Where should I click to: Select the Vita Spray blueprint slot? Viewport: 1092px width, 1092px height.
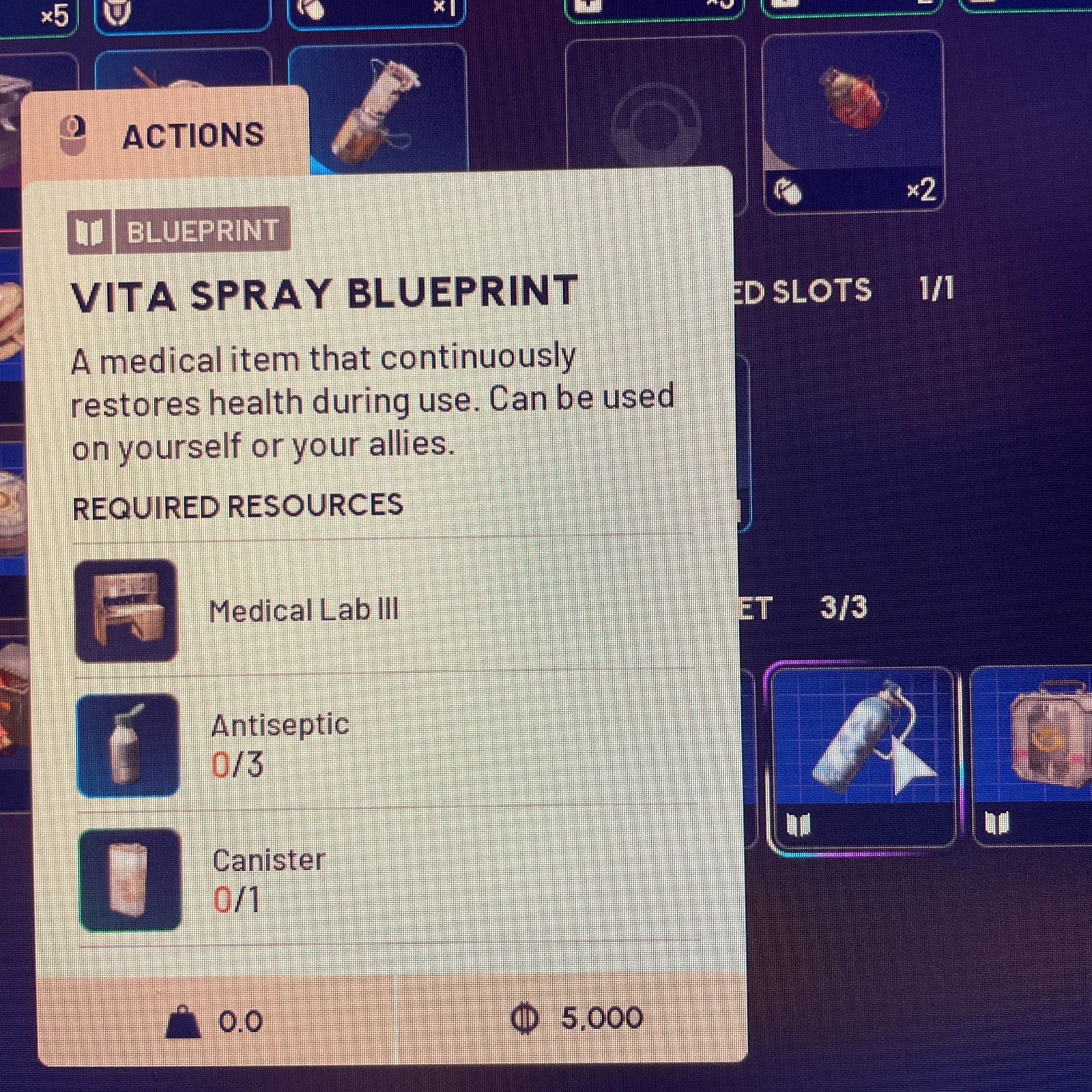tap(861, 756)
